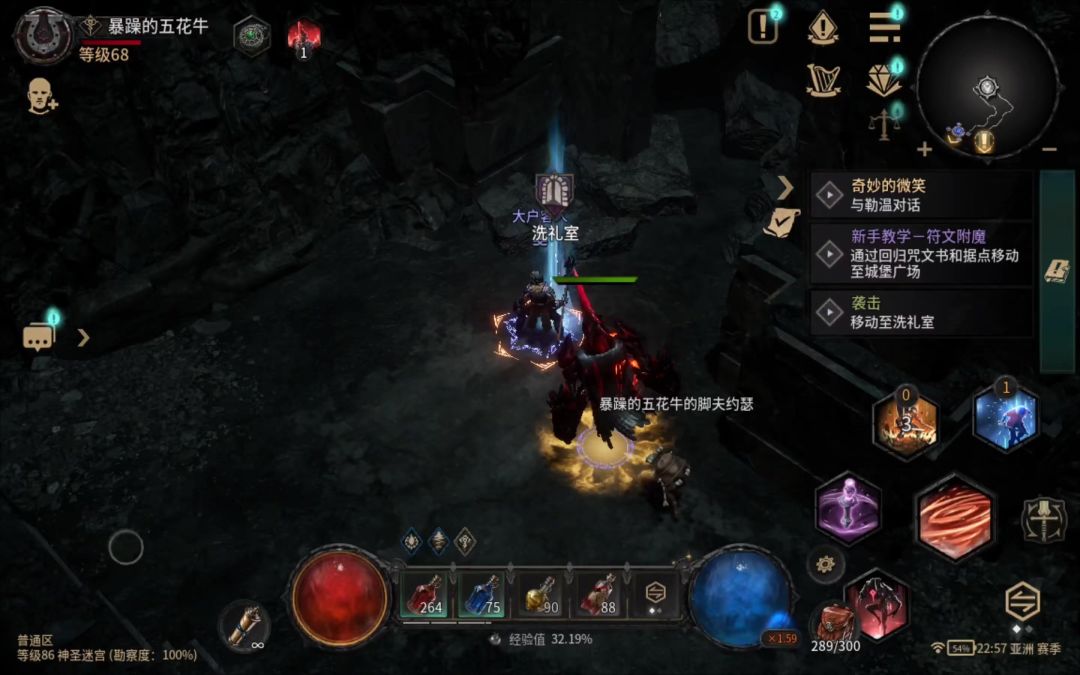Select the 新手教学－符文附魔 tutorial quest

click(920, 254)
